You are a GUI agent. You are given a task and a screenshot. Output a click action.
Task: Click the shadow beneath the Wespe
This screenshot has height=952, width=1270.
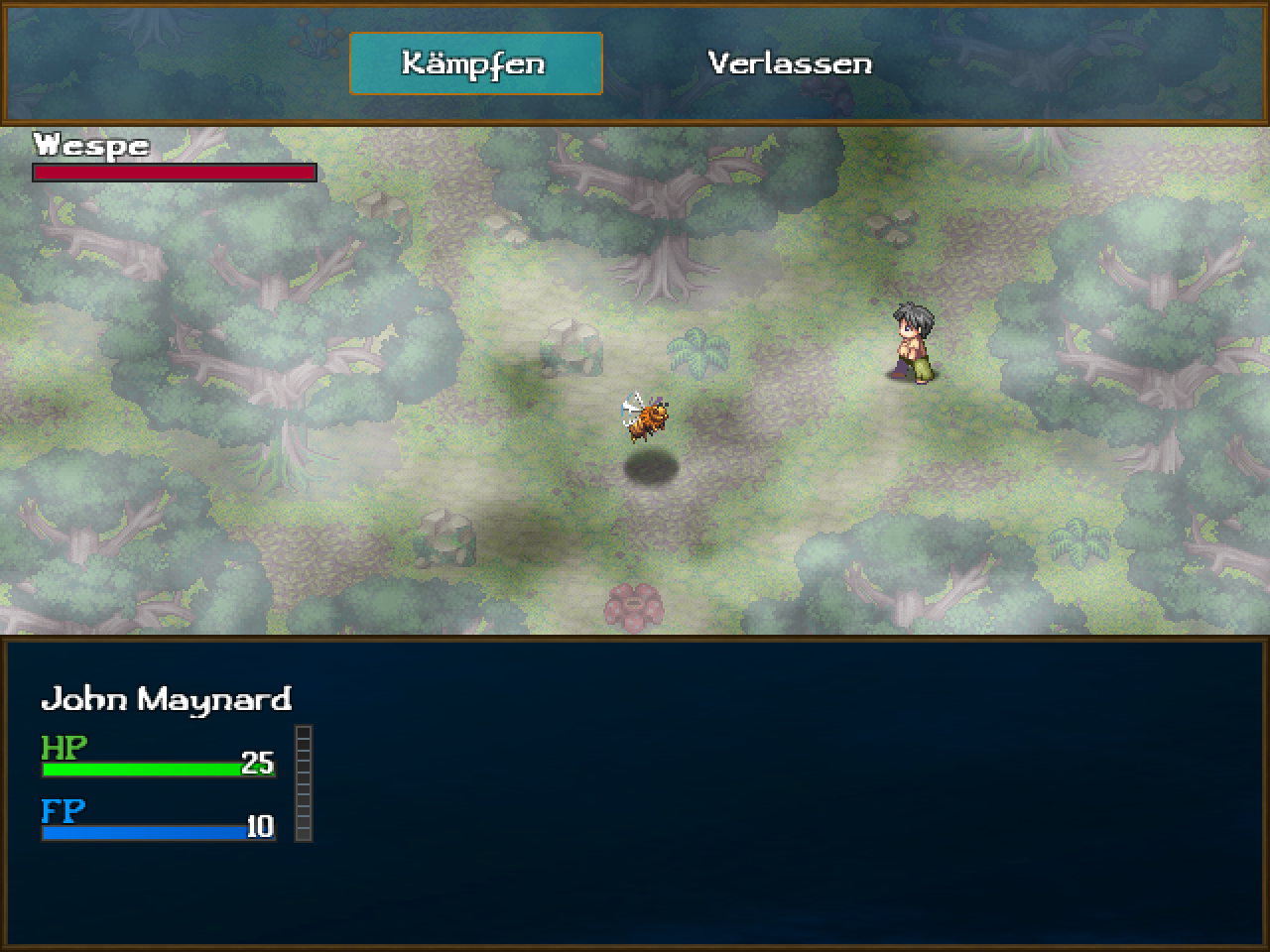tap(650, 466)
